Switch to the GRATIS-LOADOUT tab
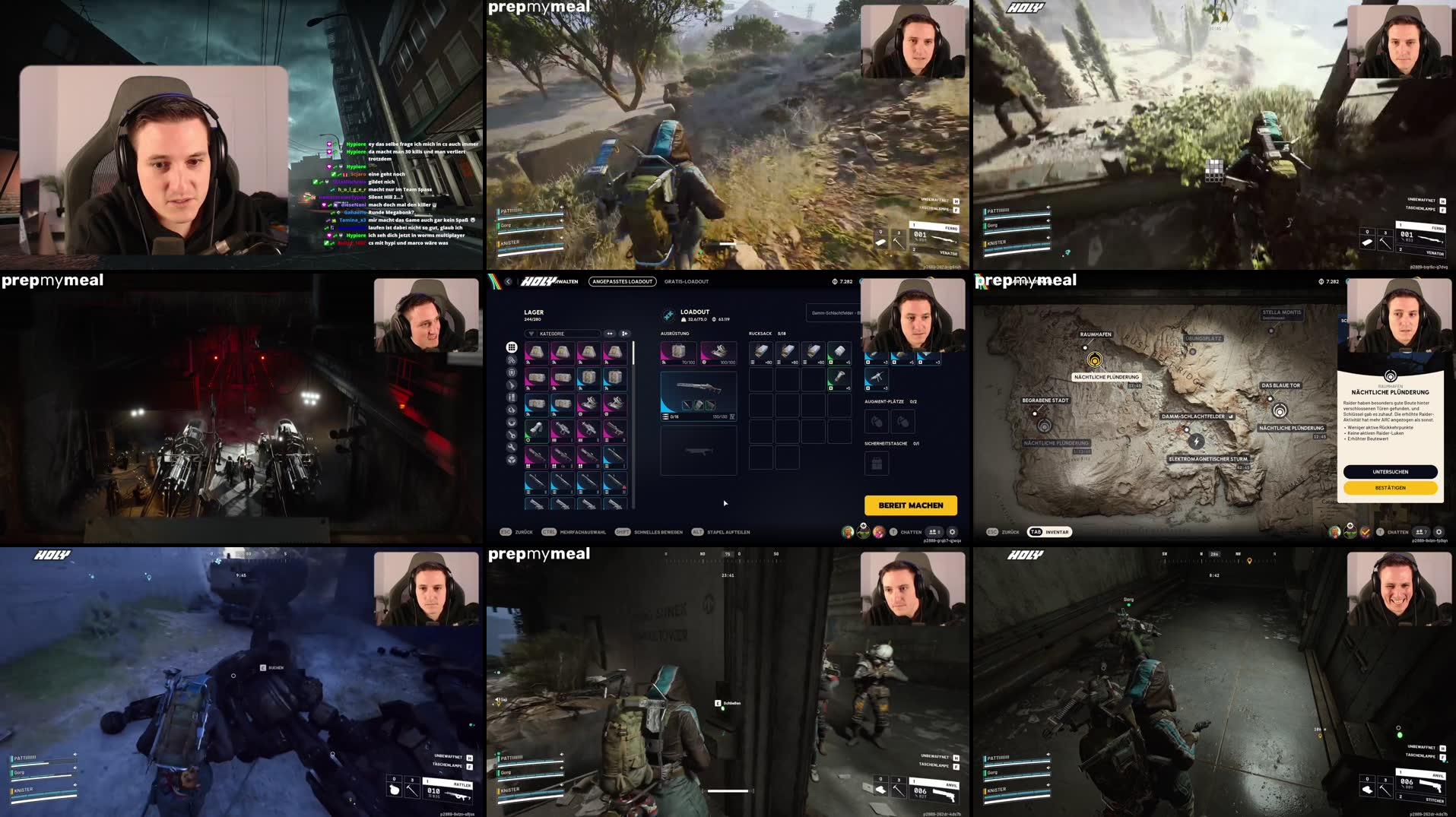Viewport: 1456px width, 817px height. pyautogui.click(x=686, y=281)
